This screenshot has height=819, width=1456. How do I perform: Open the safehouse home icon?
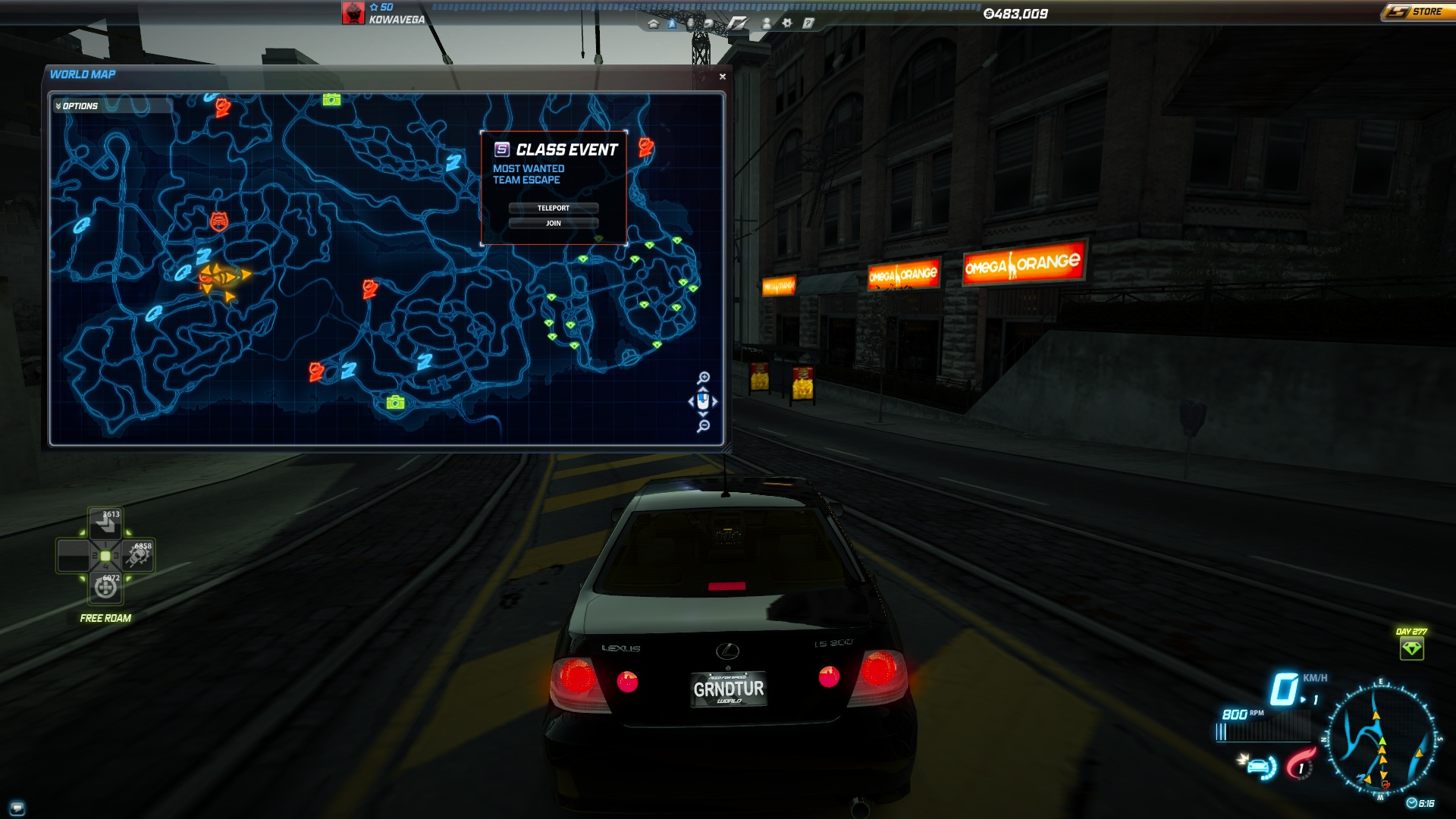(x=653, y=24)
